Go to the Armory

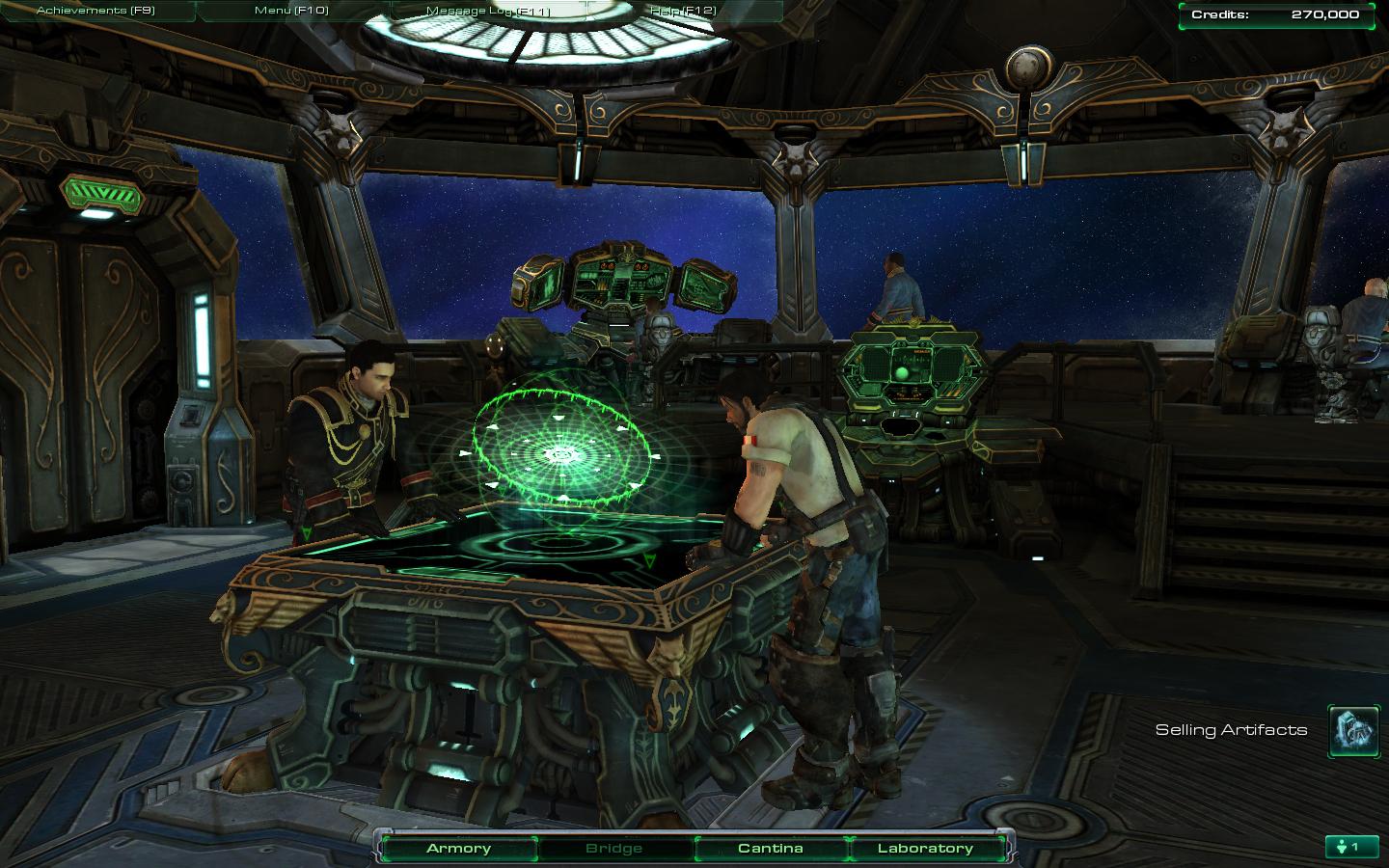(458, 849)
